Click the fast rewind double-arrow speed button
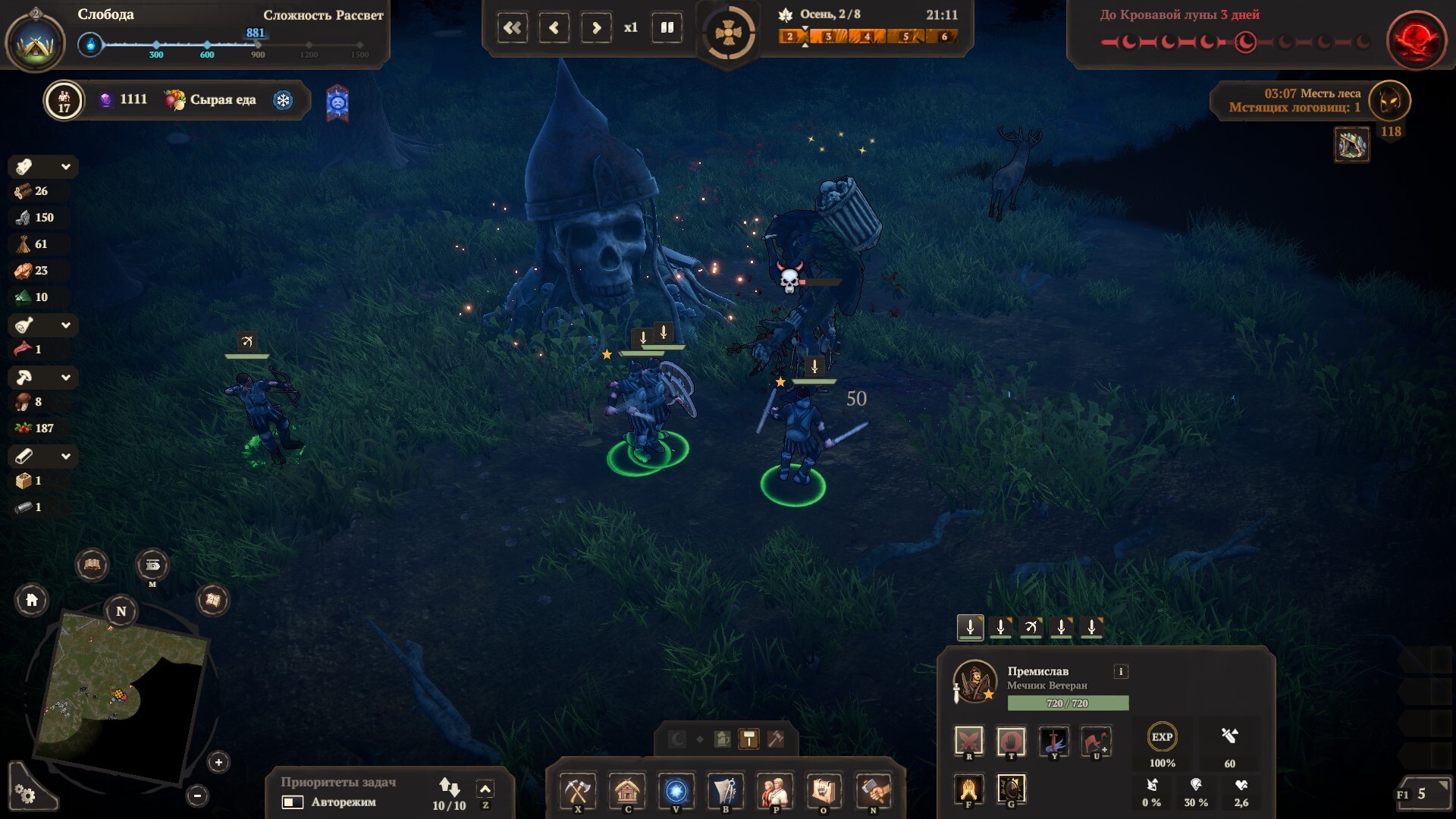This screenshot has height=819, width=1456. pos(513,28)
